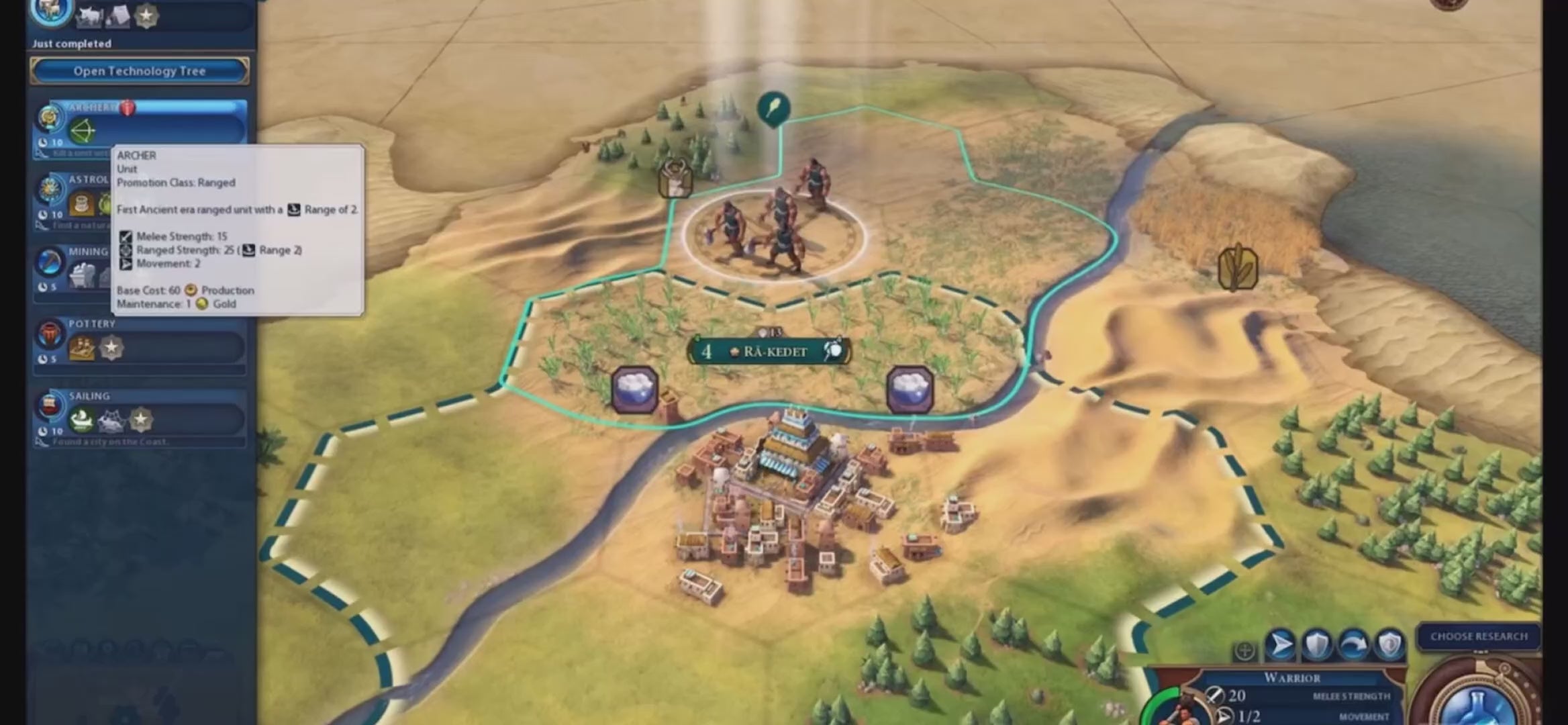
Task: Set the warrior to alert with the eye-shield icon
Action: (1389, 646)
